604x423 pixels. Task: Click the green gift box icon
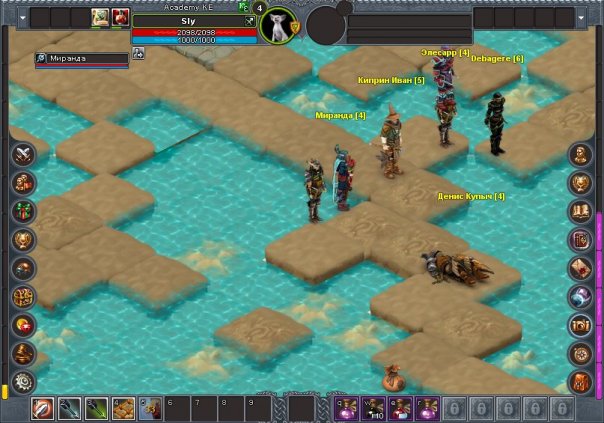[23, 211]
